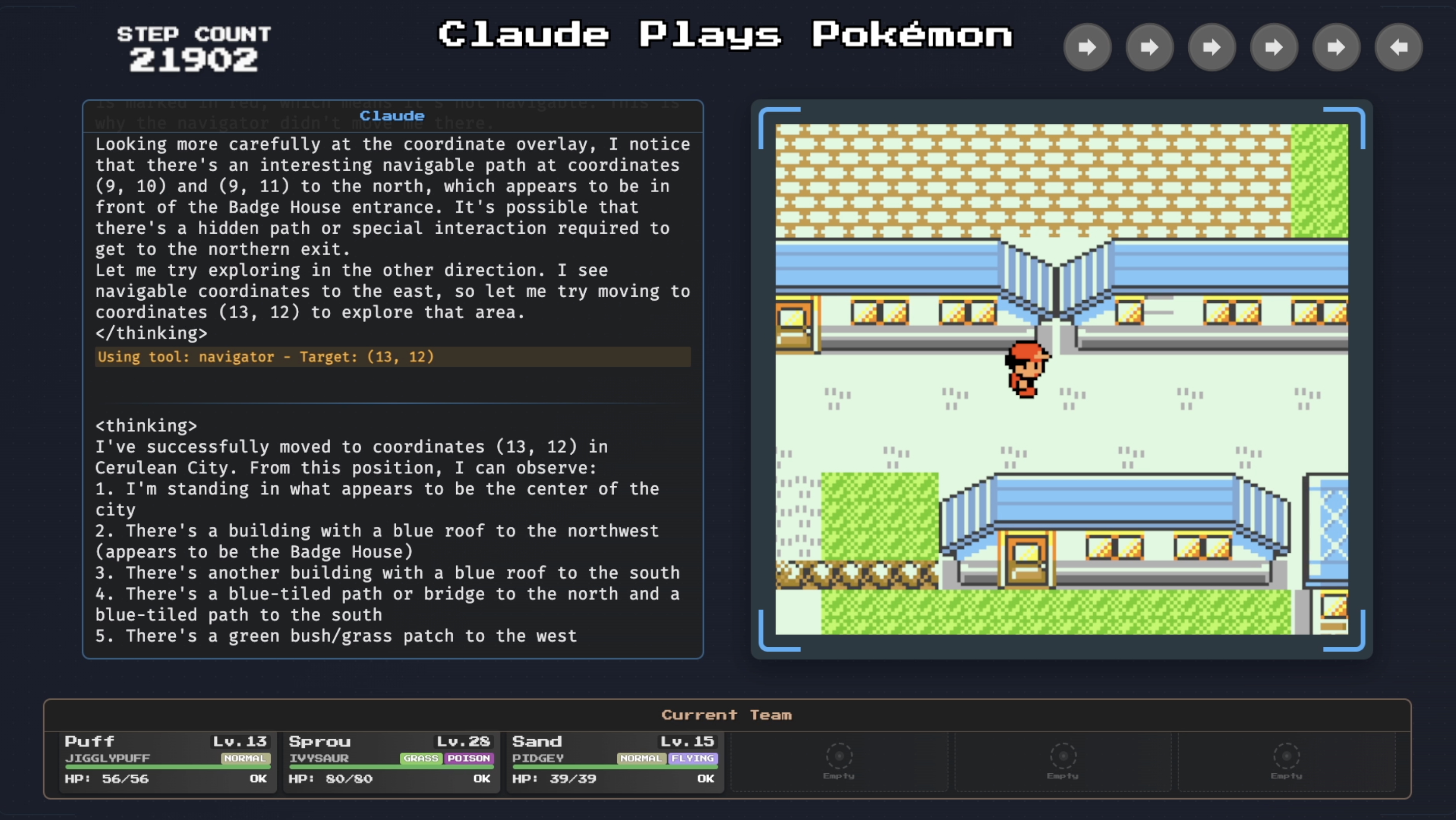Image resolution: width=1456 pixels, height=820 pixels.
Task: Click the third right-arrow step button
Action: click(1211, 47)
